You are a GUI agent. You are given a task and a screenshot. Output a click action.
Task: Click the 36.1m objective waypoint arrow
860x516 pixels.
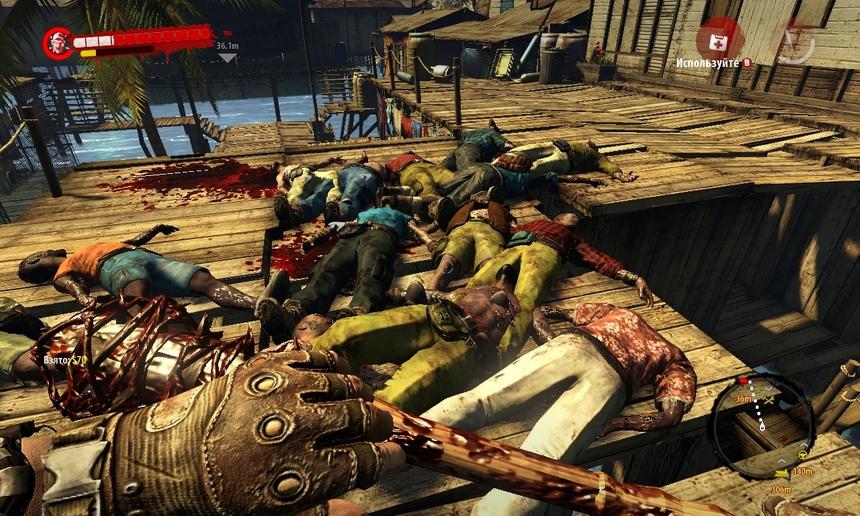[x=227, y=57]
